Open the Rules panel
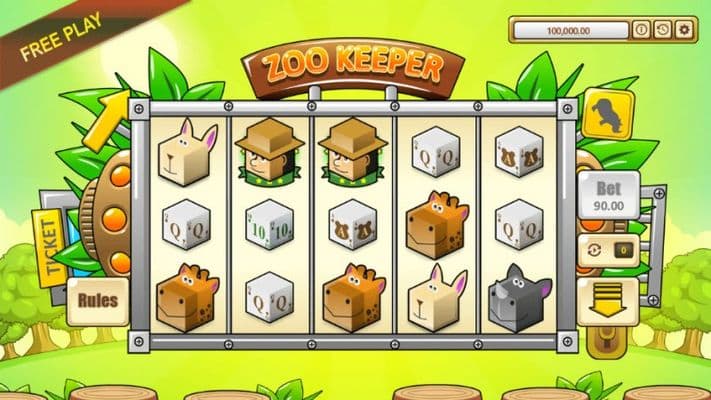 pyautogui.click(x=97, y=300)
